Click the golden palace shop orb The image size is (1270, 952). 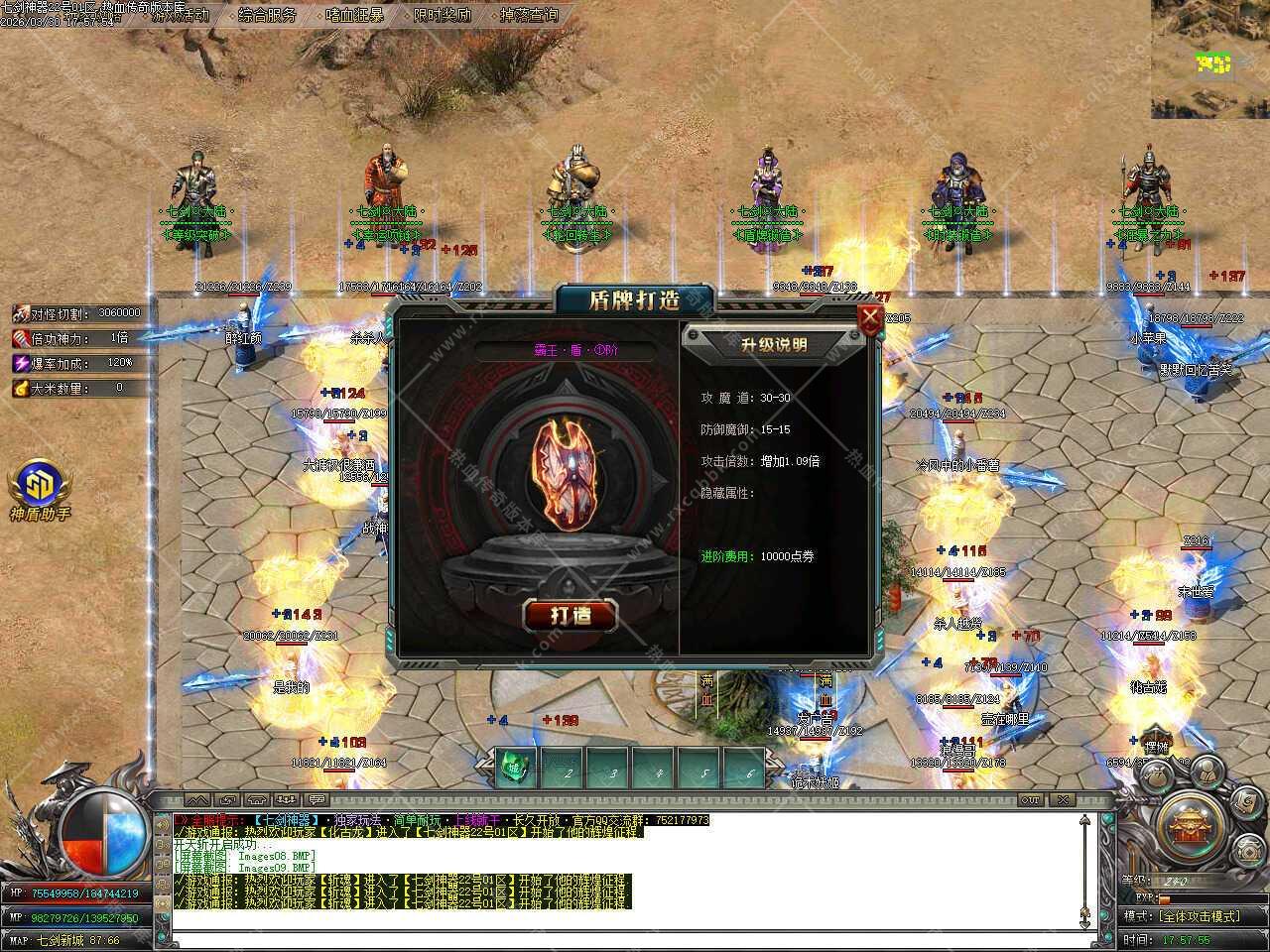(x=1189, y=826)
